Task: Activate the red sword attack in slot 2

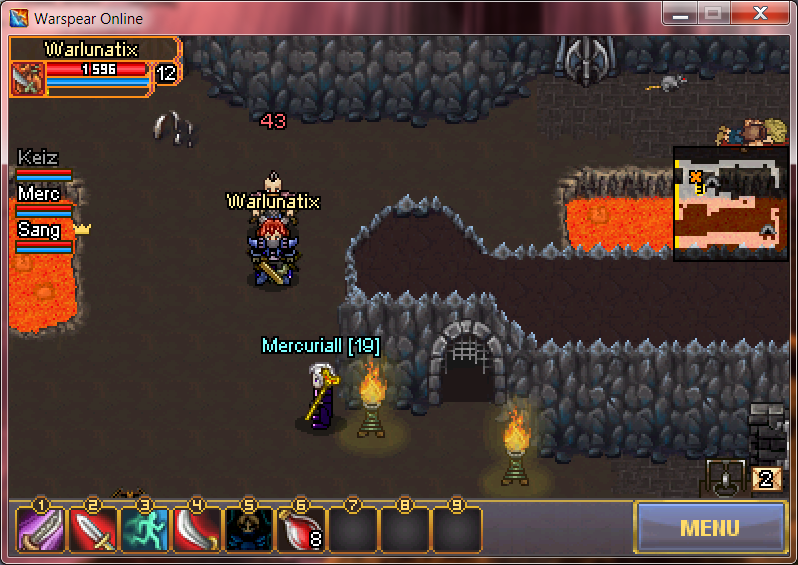Action: [93, 530]
